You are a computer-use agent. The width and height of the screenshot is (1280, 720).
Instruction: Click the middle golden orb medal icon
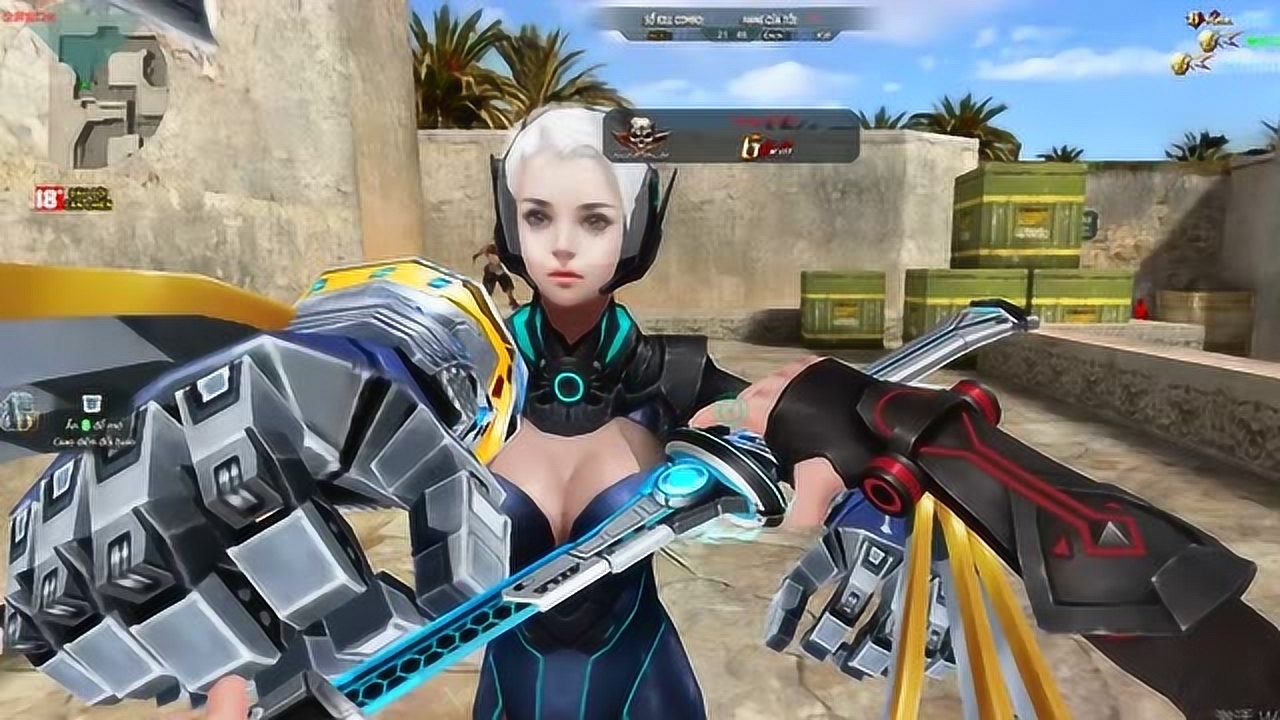coord(1208,42)
